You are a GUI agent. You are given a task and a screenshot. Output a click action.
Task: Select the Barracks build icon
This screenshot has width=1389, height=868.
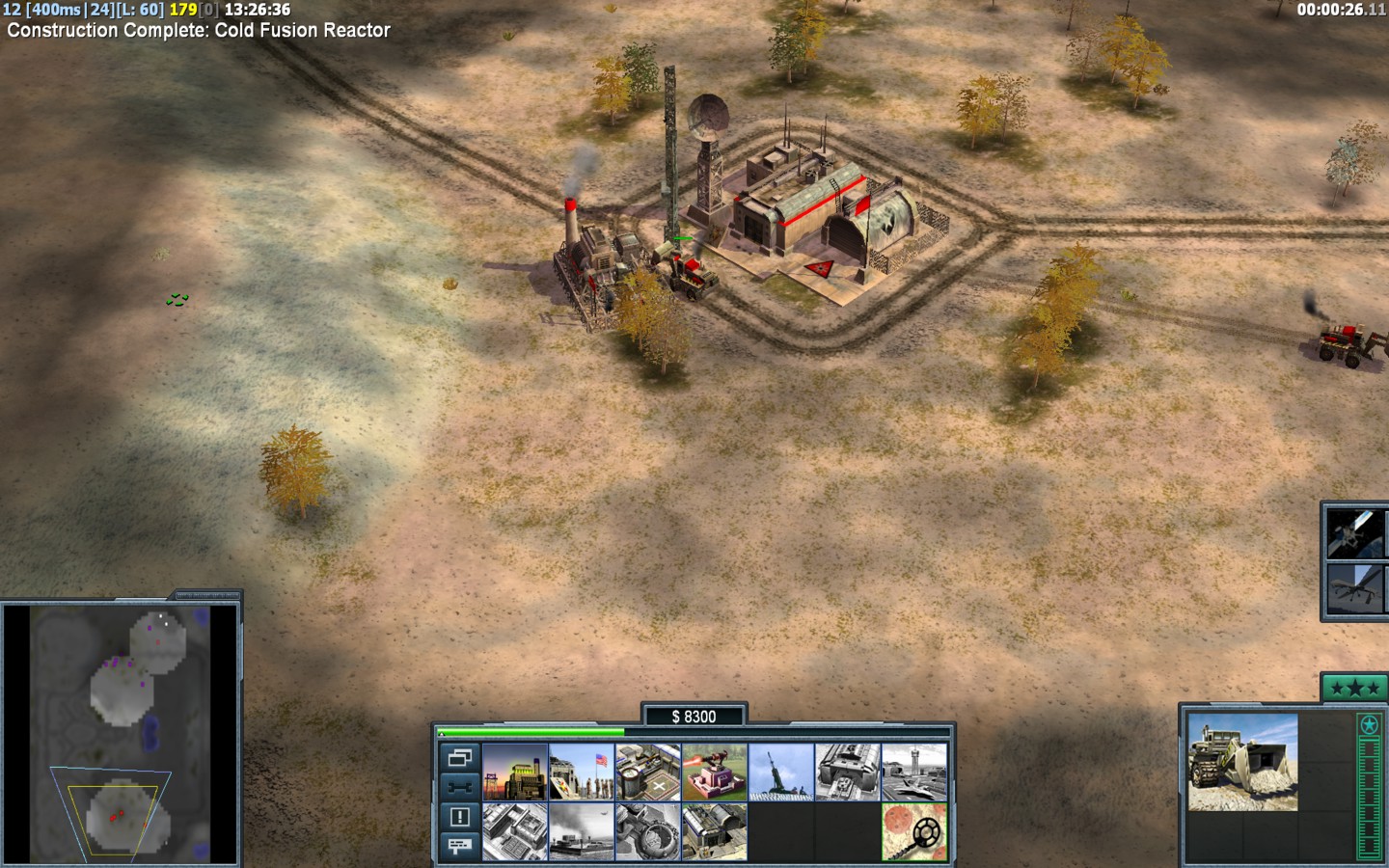pyautogui.click(x=582, y=772)
